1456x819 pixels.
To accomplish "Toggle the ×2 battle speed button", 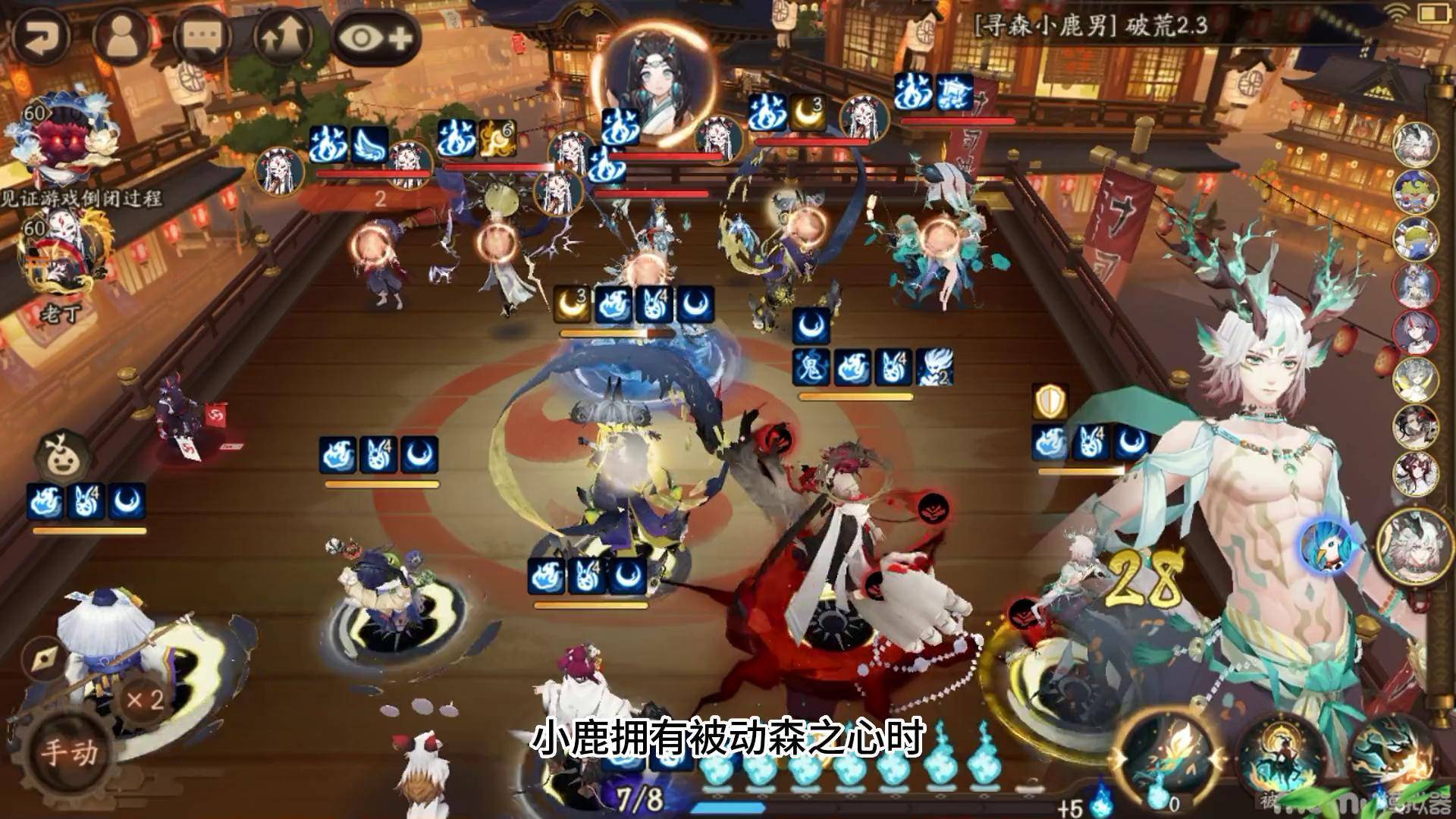I will coord(144,699).
